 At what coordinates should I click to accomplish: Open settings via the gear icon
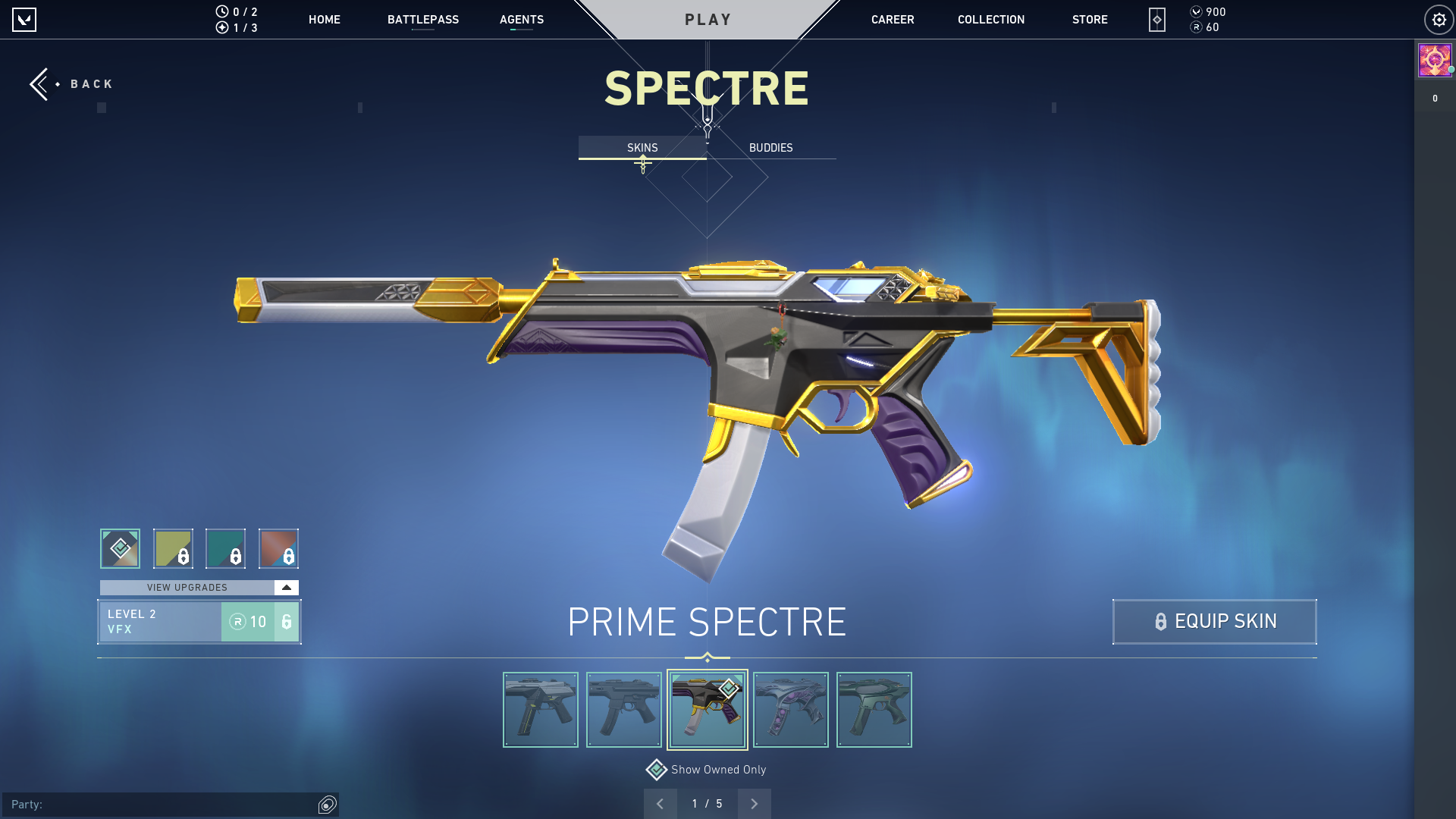coord(1438,20)
